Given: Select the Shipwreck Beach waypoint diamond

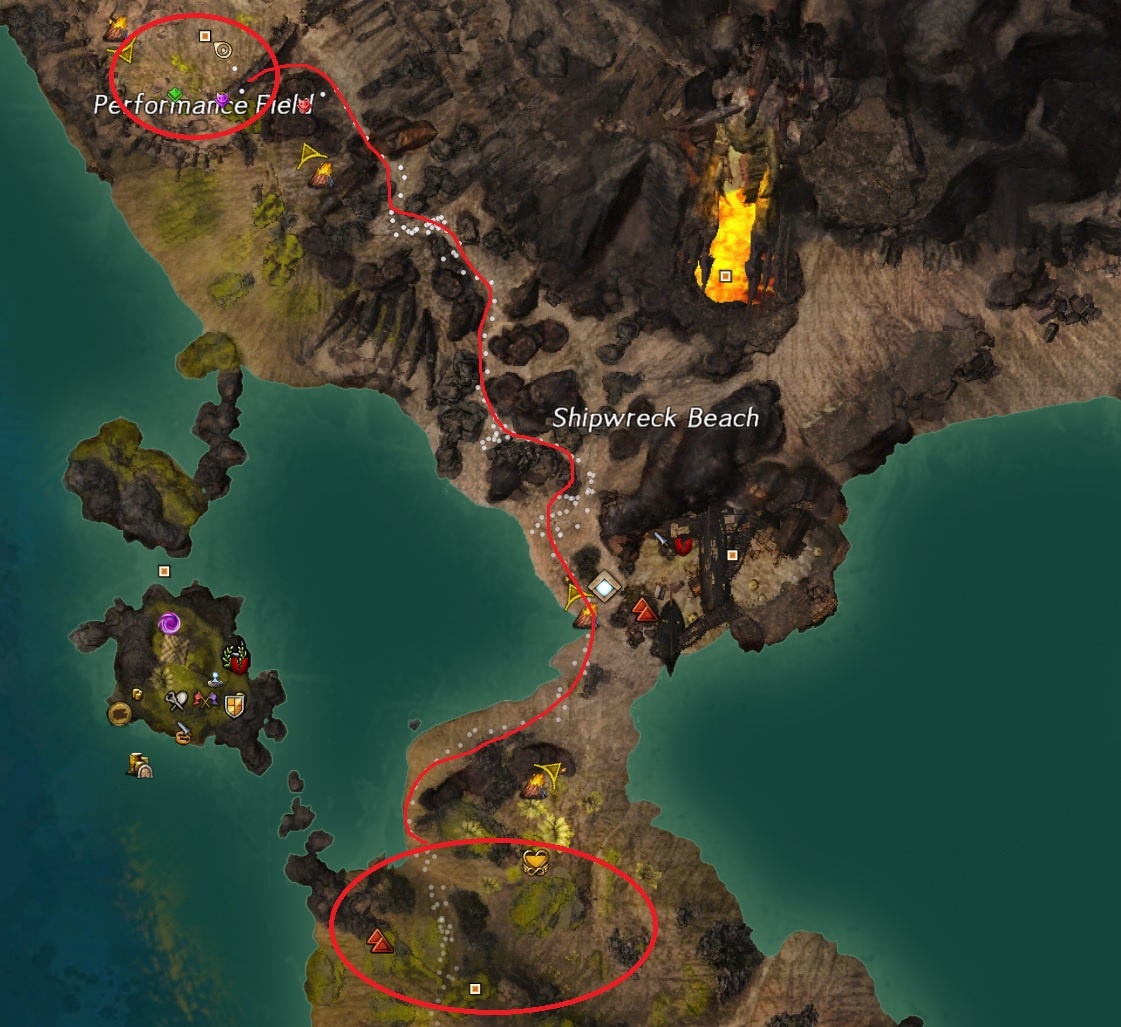Looking at the screenshot, I should pos(604,588).
